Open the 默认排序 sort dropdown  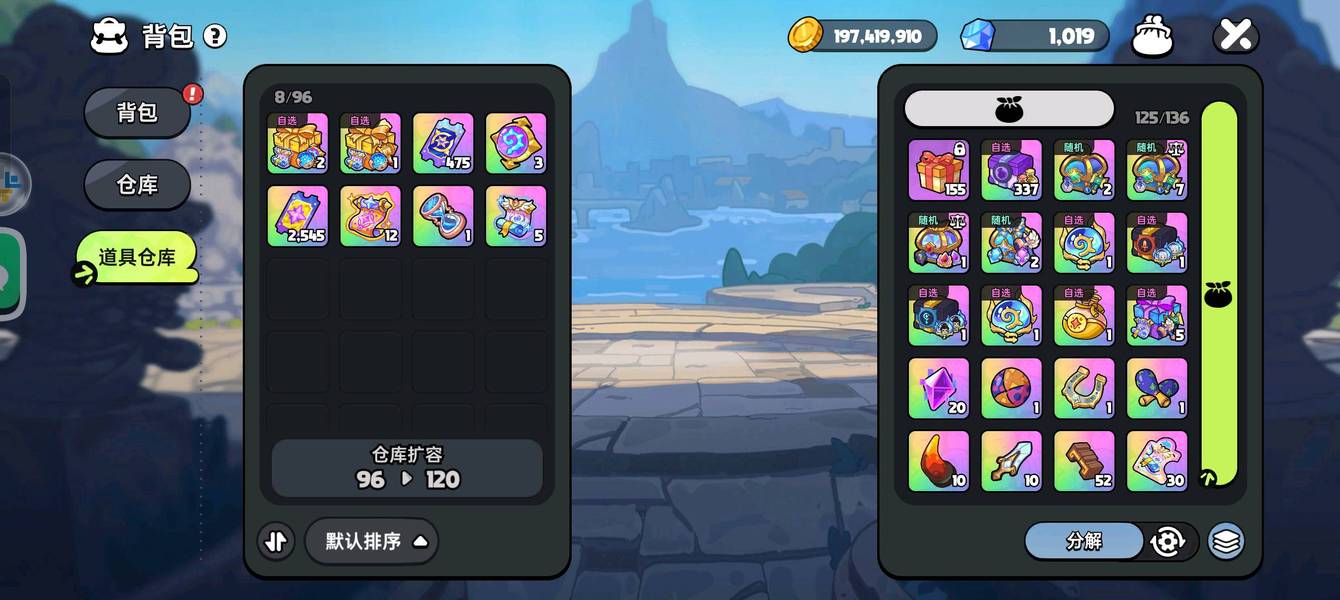click(371, 541)
